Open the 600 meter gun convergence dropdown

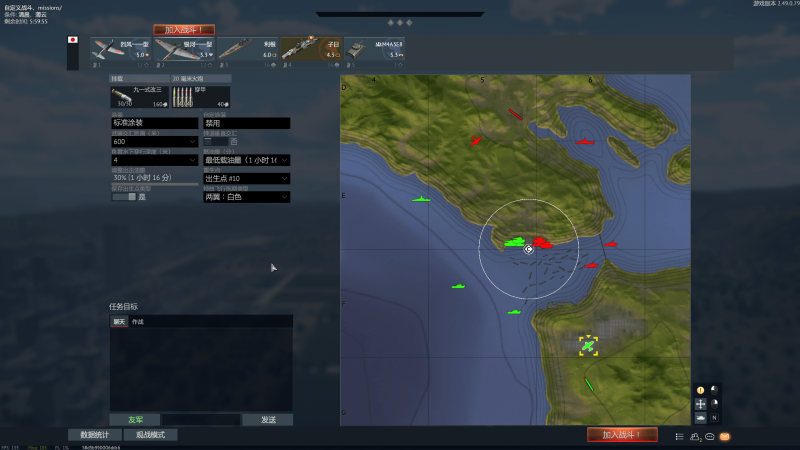point(154,142)
